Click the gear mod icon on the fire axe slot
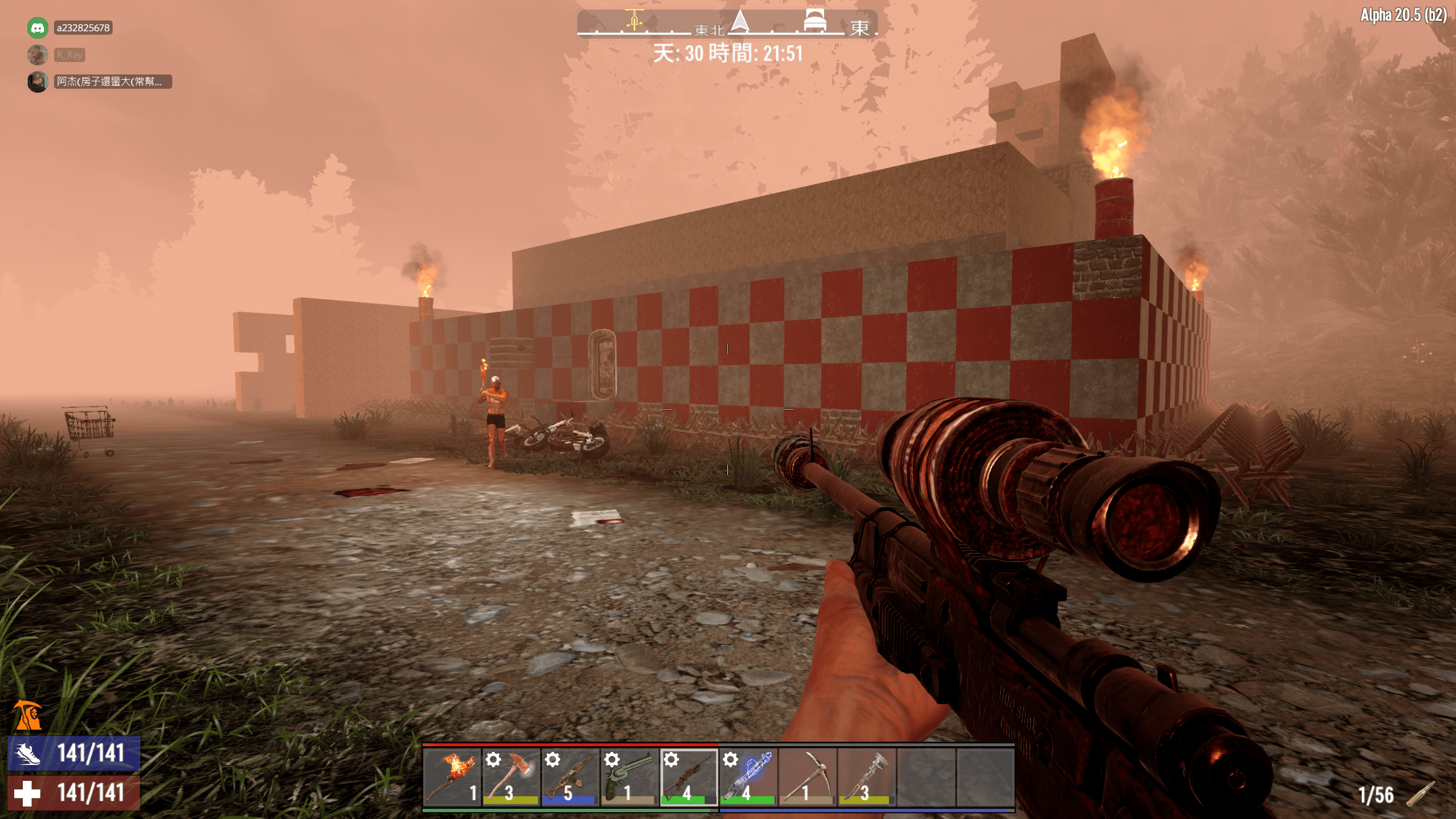 pos(494,759)
